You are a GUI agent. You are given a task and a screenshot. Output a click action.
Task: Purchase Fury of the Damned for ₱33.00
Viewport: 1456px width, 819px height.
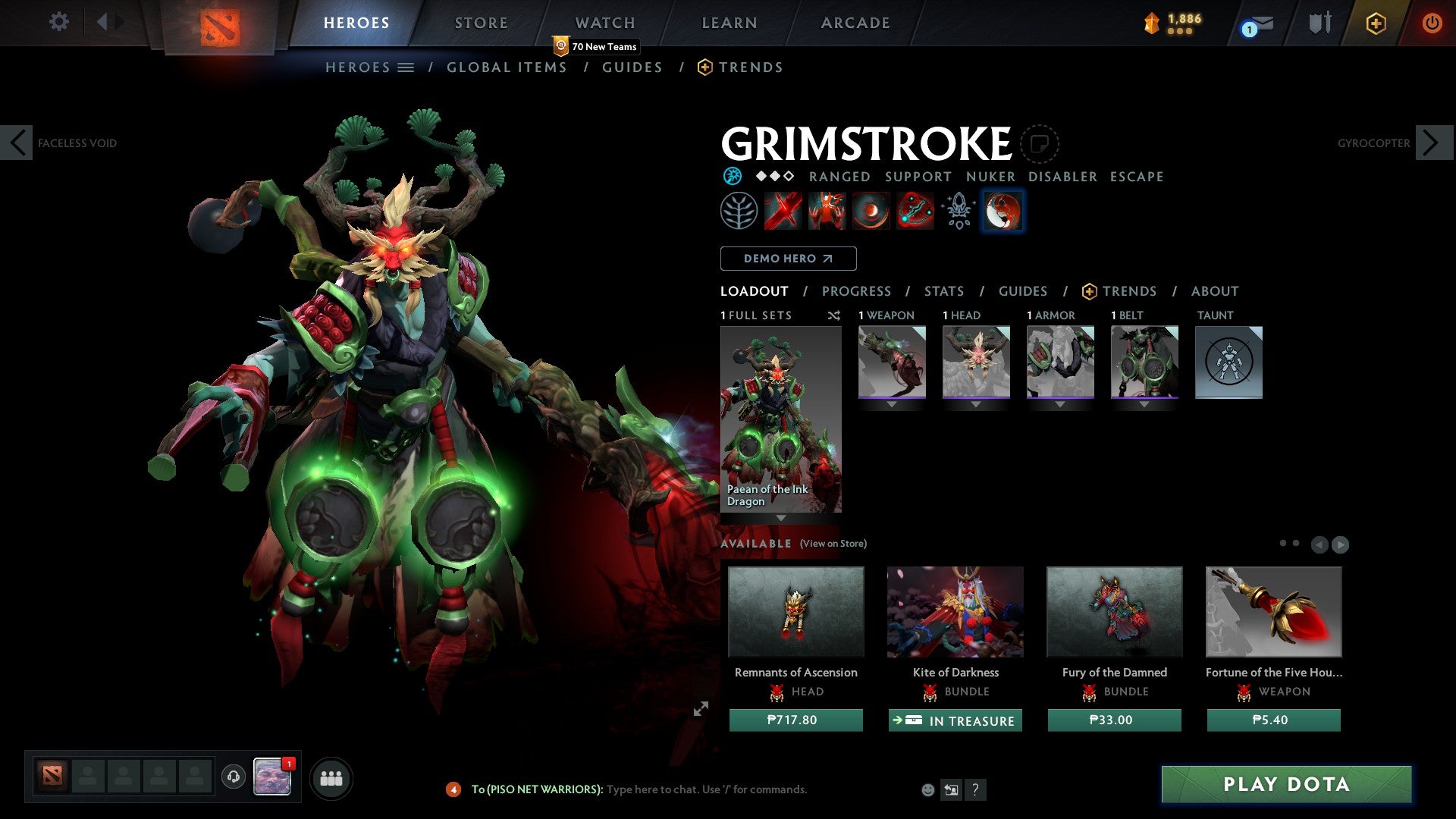click(1114, 720)
